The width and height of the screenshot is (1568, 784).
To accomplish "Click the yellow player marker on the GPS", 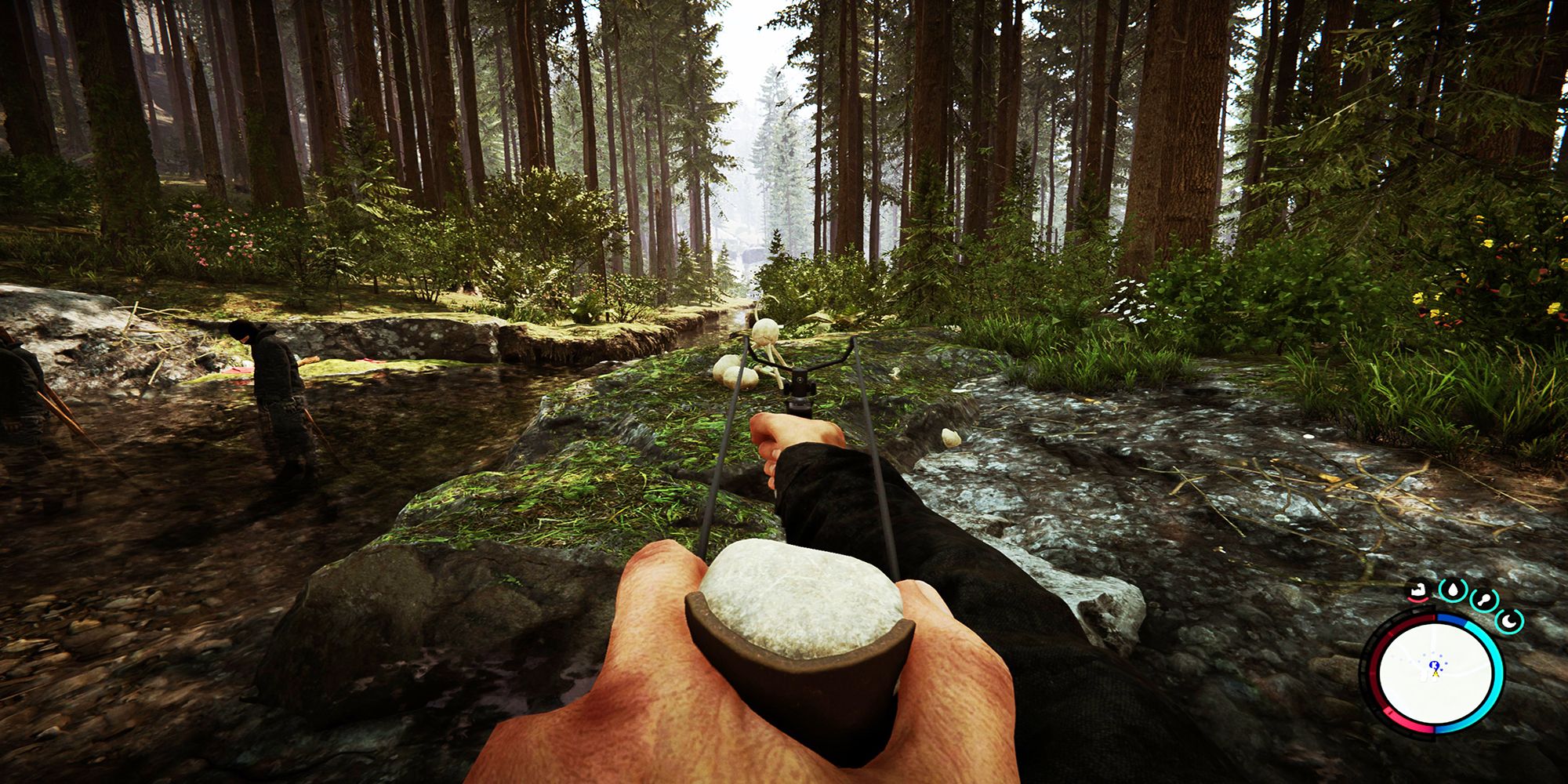I will (x=1435, y=673).
